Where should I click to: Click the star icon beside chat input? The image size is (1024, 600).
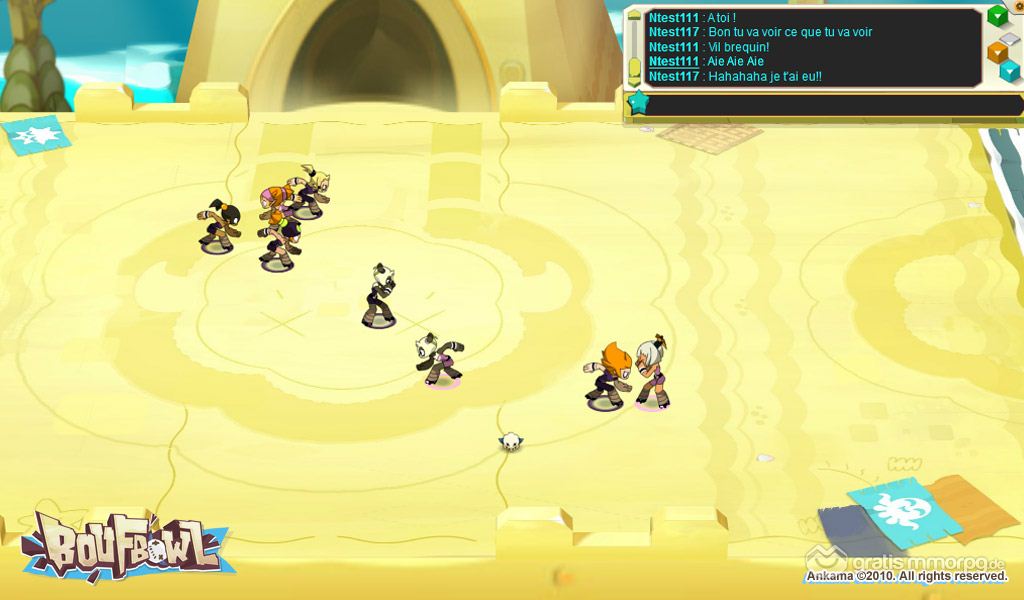click(x=637, y=103)
